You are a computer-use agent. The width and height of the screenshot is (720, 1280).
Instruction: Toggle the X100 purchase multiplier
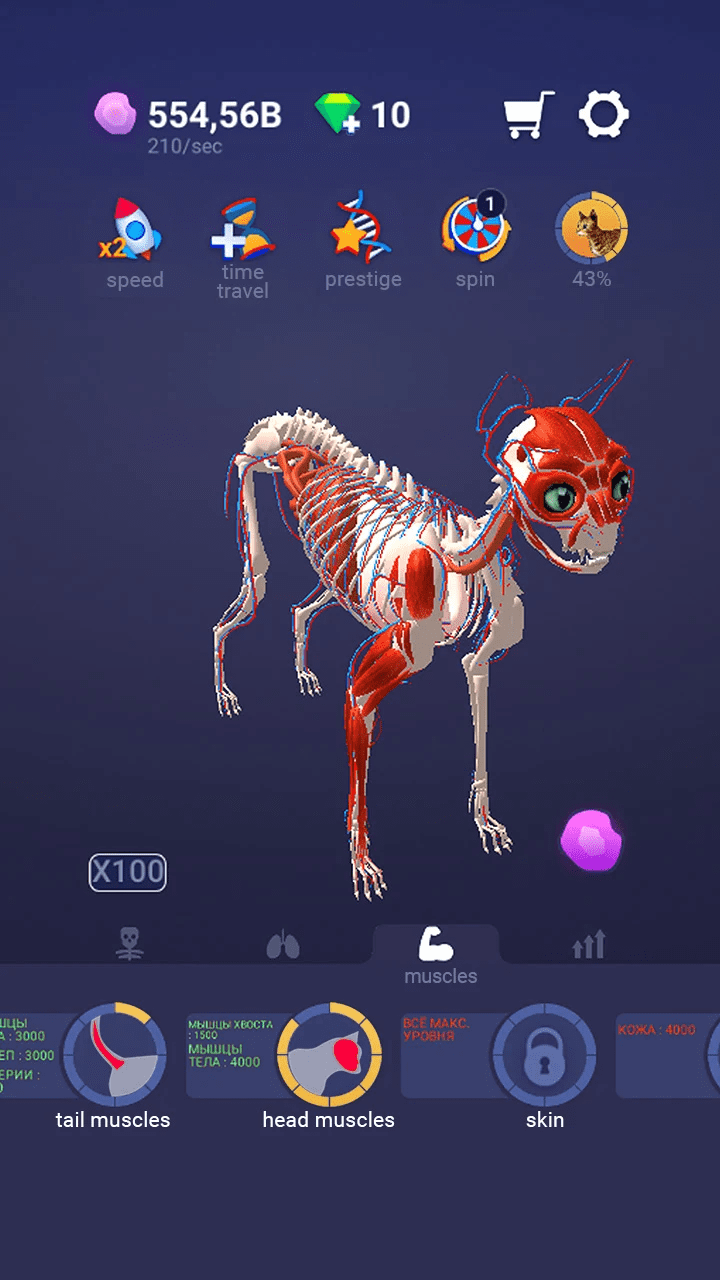pyautogui.click(x=128, y=872)
